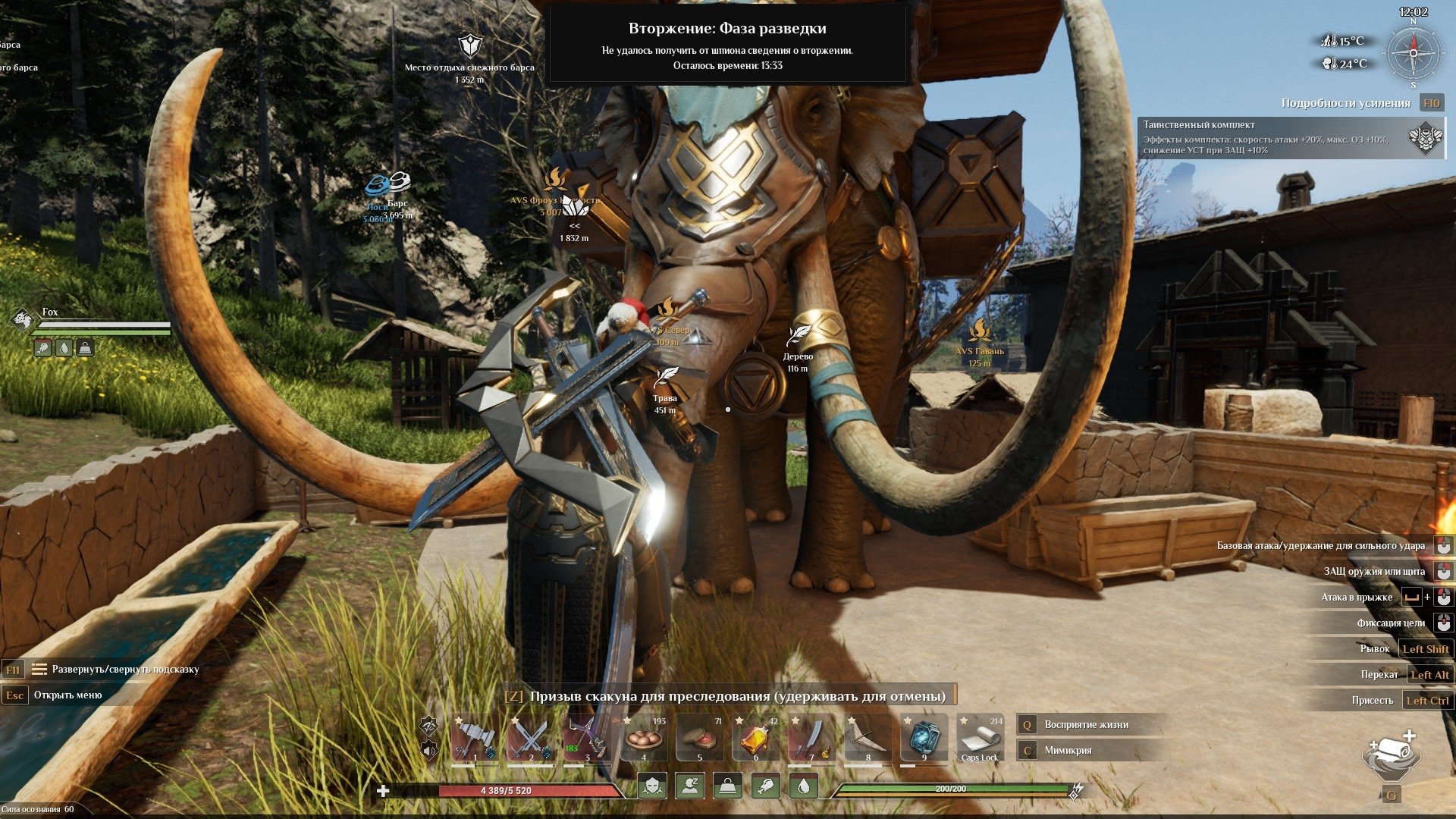Select the curved blade in slot 7
The image size is (1456, 819).
click(811, 737)
